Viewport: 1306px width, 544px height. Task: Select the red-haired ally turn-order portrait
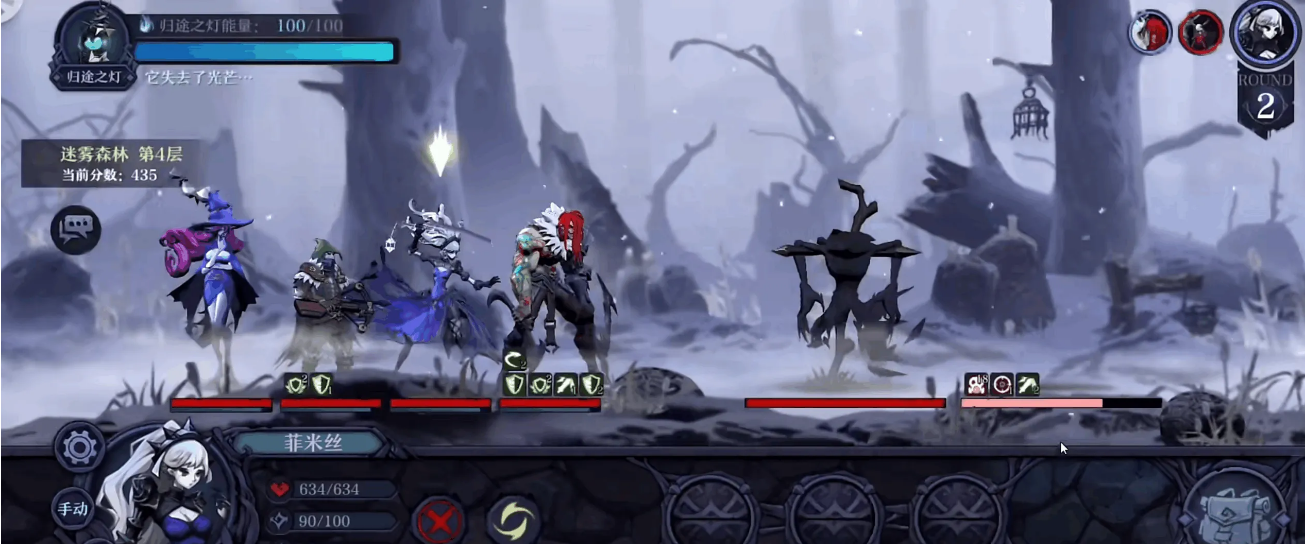(1150, 32)
